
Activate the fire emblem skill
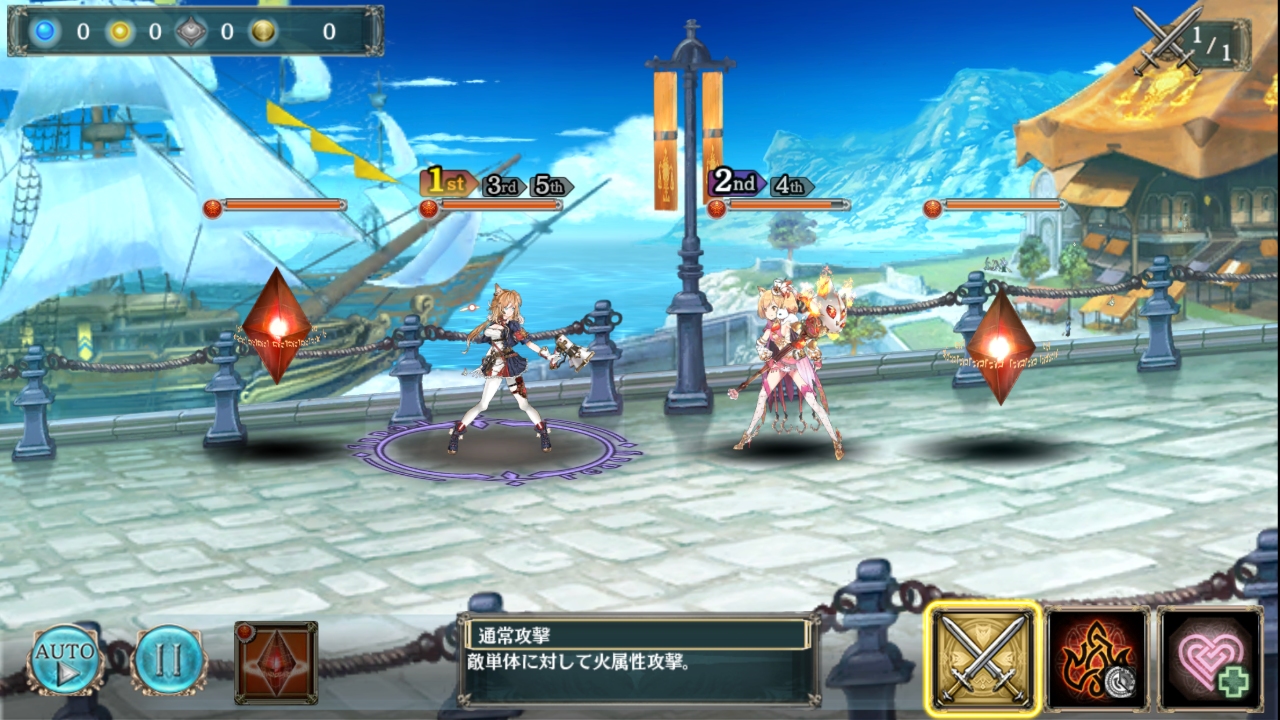1097,659
